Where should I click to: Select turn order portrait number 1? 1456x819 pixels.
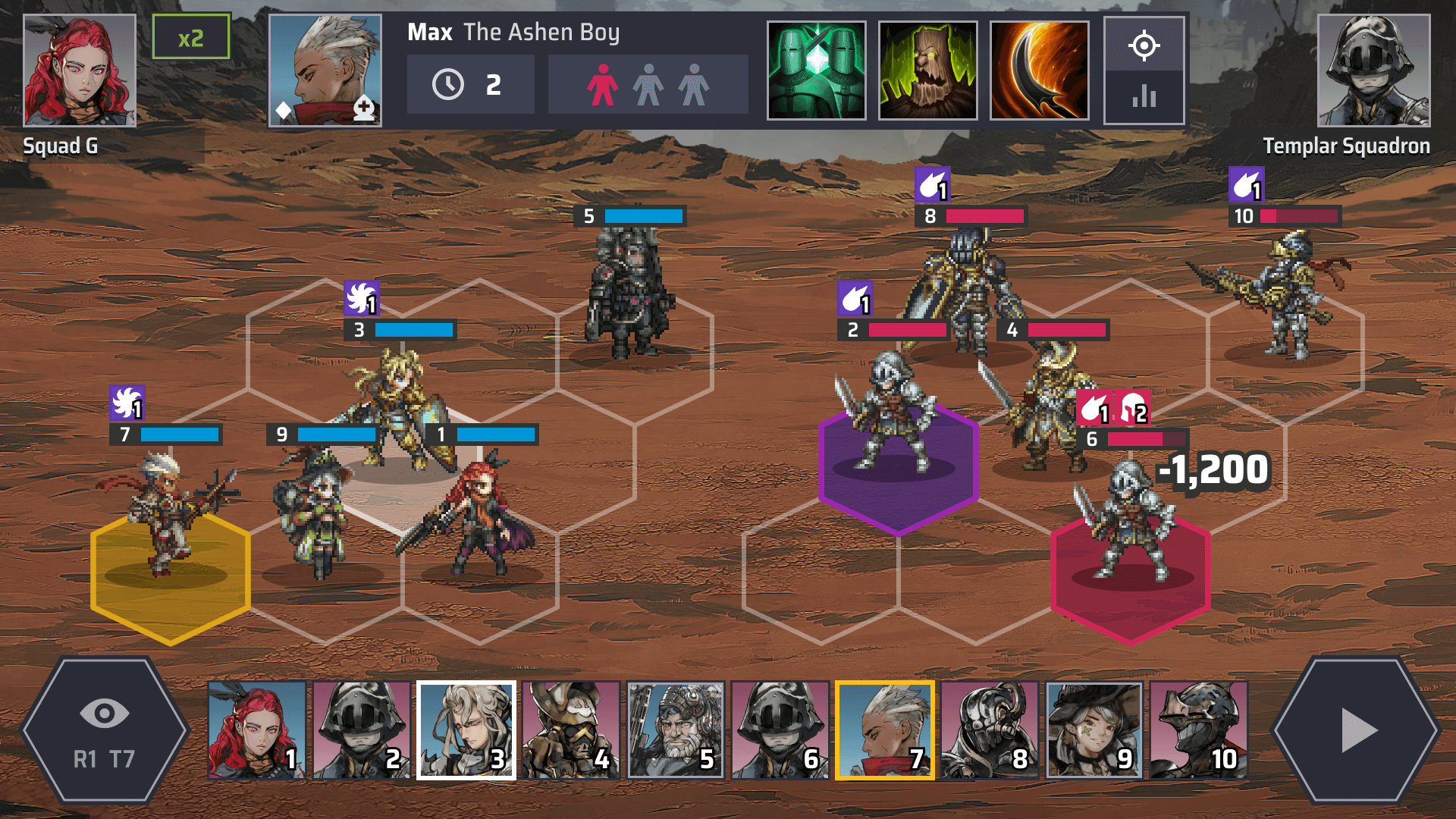tap(257, 730)
